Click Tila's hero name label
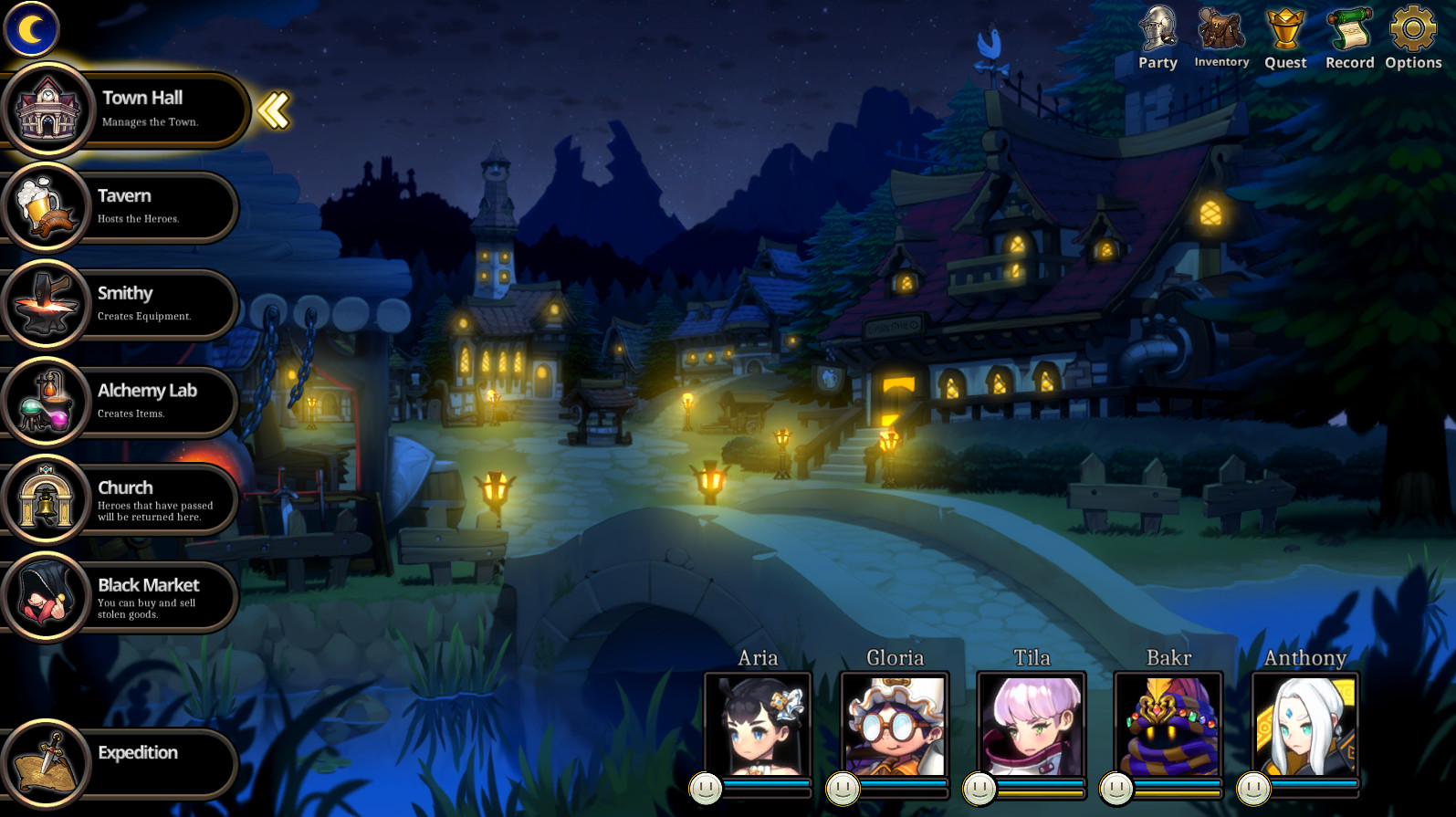 tap(1031, 657)
